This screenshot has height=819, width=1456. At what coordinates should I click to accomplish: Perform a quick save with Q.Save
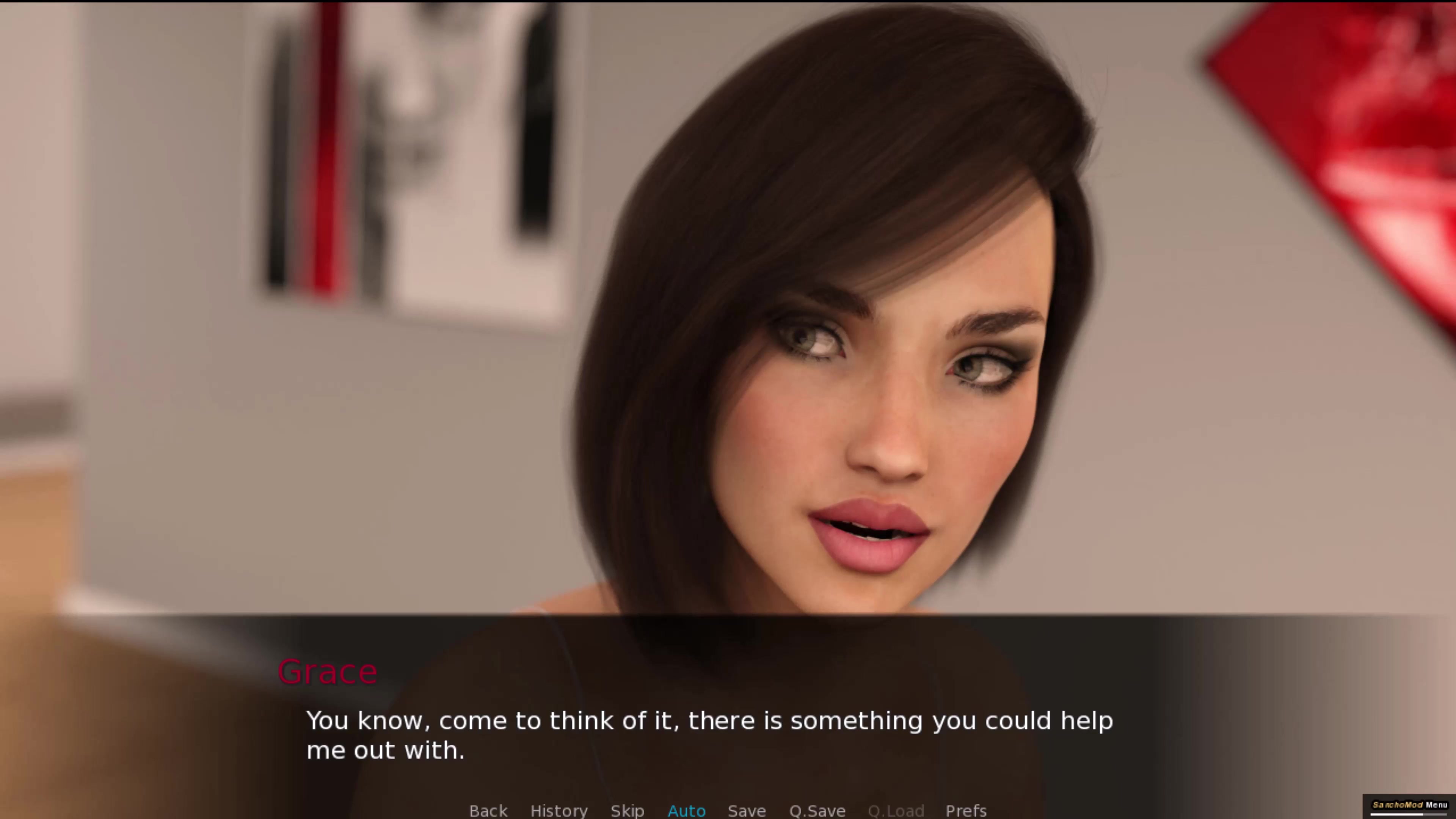pyautogui.click(x=817, y=811)
